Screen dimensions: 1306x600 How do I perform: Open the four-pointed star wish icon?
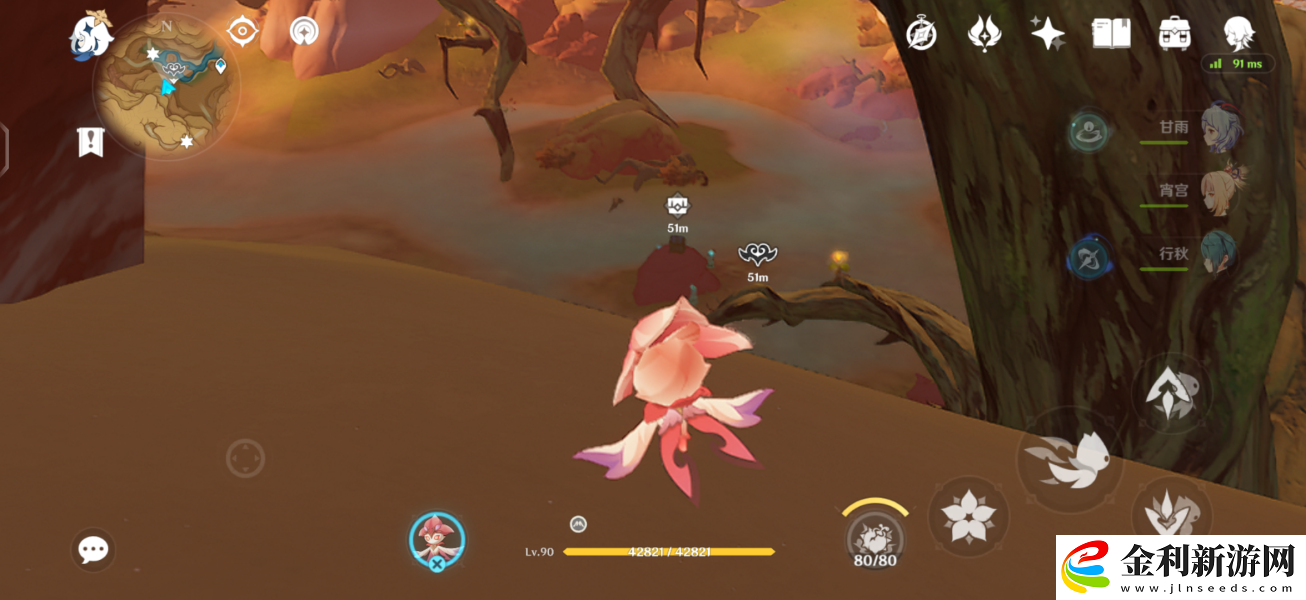pos(1047,34)
